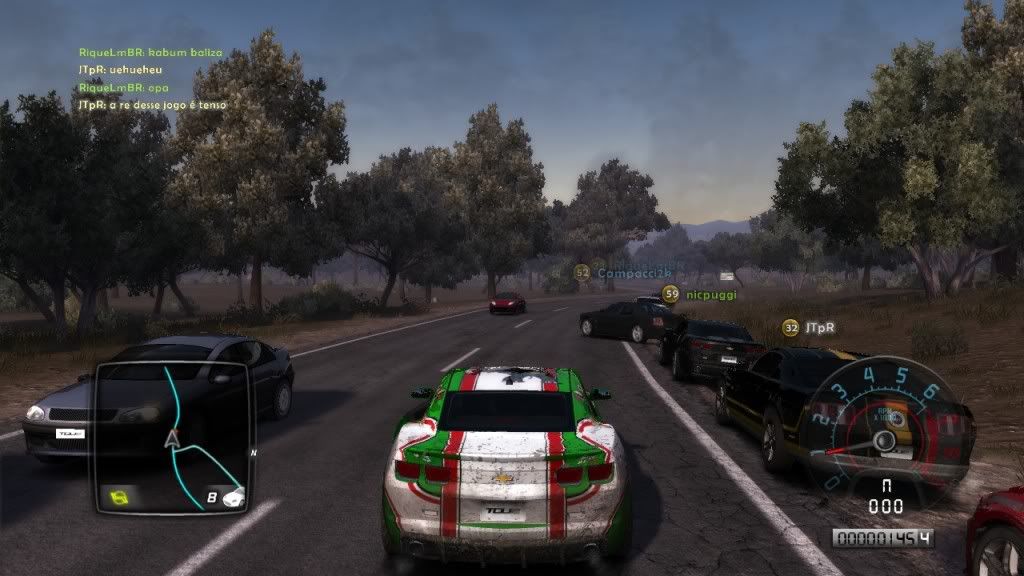
Task: Click the chat message log
Action: (x=152, y=78)
